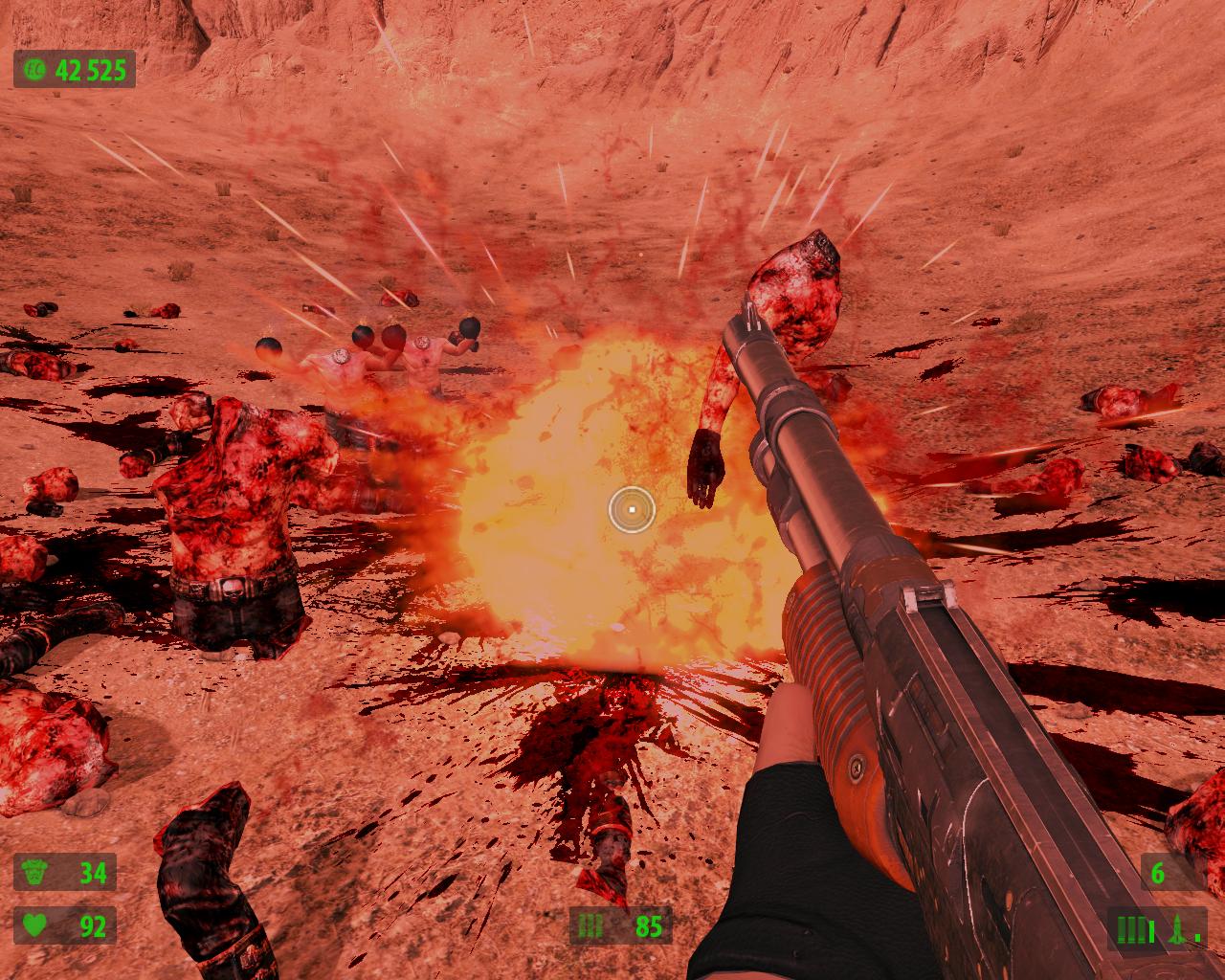The height and width of the screenshot is (980, 1225).
Task: Click the armor vest icon
Action: point(34,873)
